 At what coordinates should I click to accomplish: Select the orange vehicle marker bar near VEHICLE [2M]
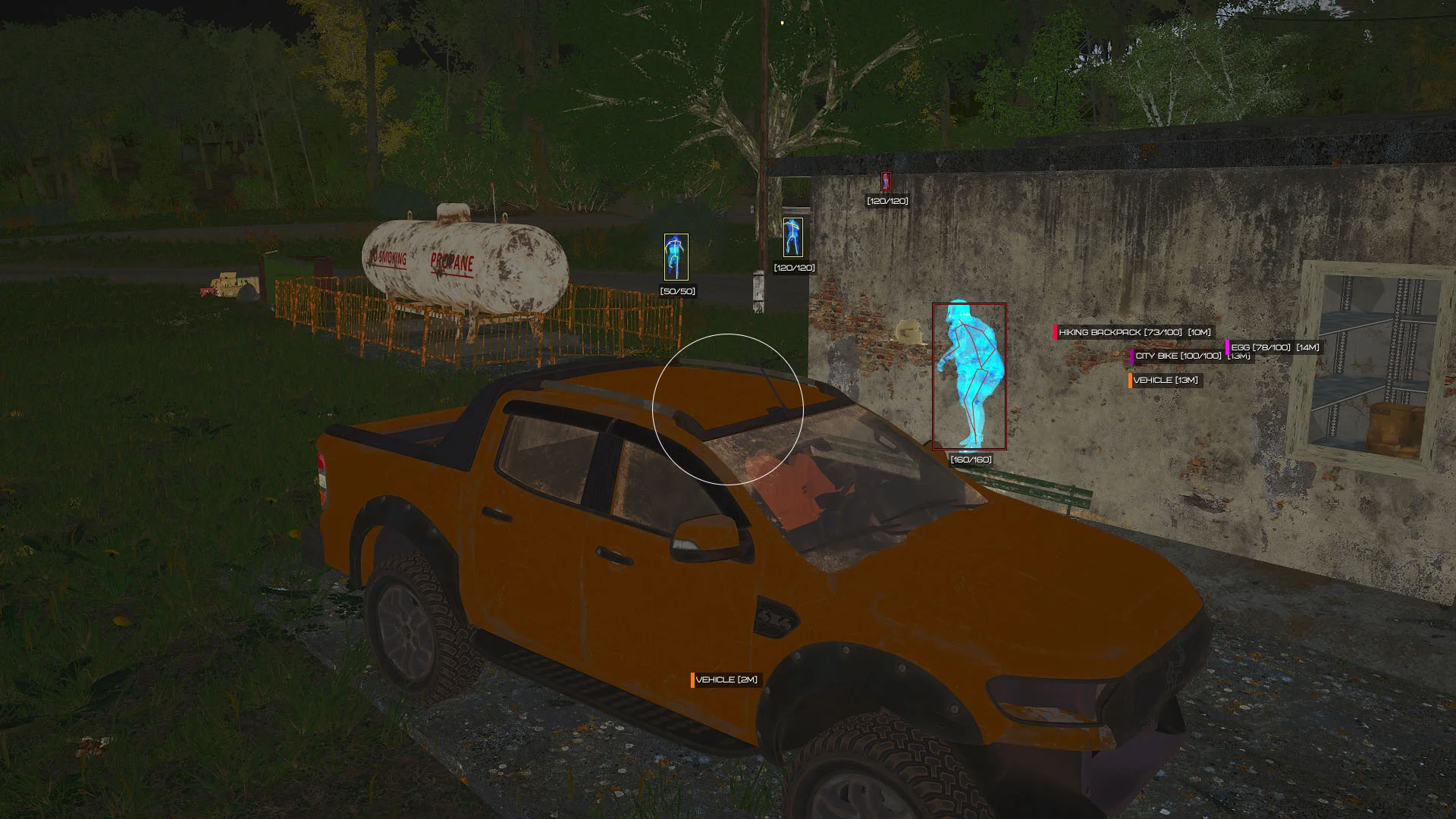tap(693, 679)
